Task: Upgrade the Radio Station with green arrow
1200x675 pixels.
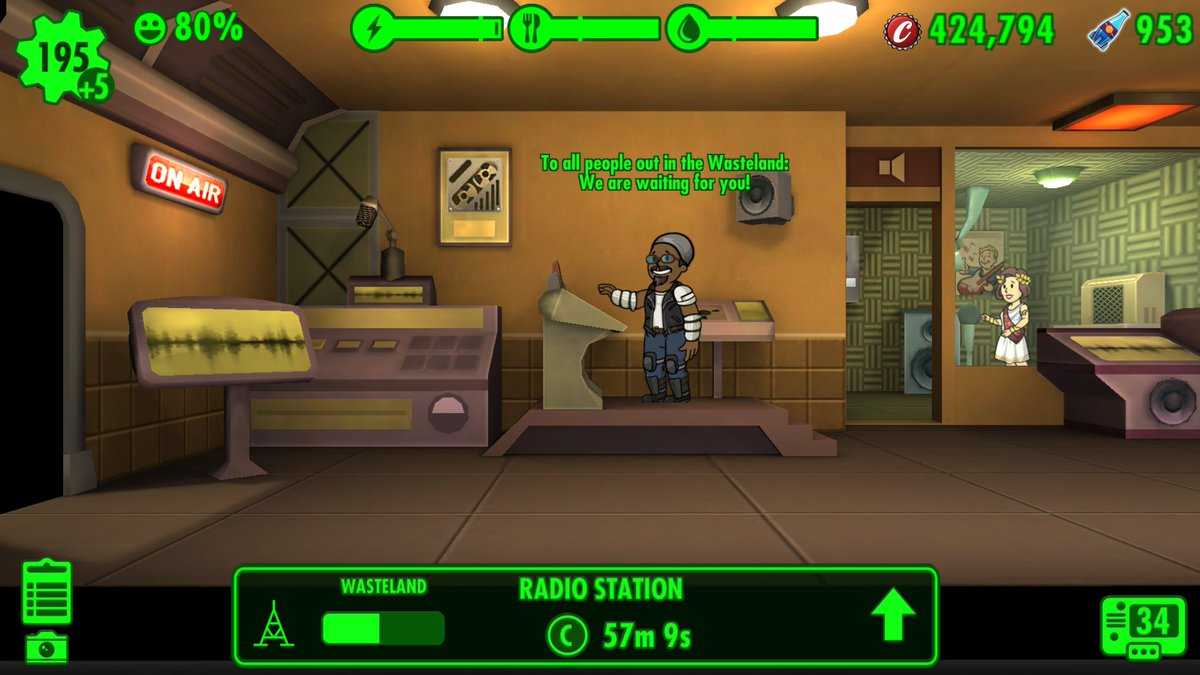Action: [892, 615]
